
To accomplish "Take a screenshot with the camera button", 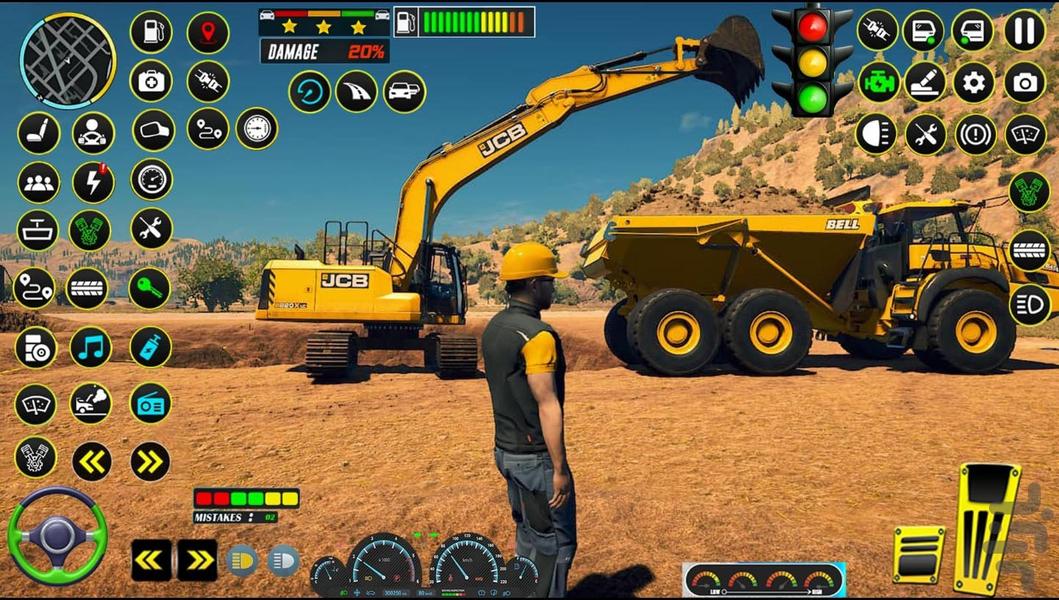I will pos(1024,82).
